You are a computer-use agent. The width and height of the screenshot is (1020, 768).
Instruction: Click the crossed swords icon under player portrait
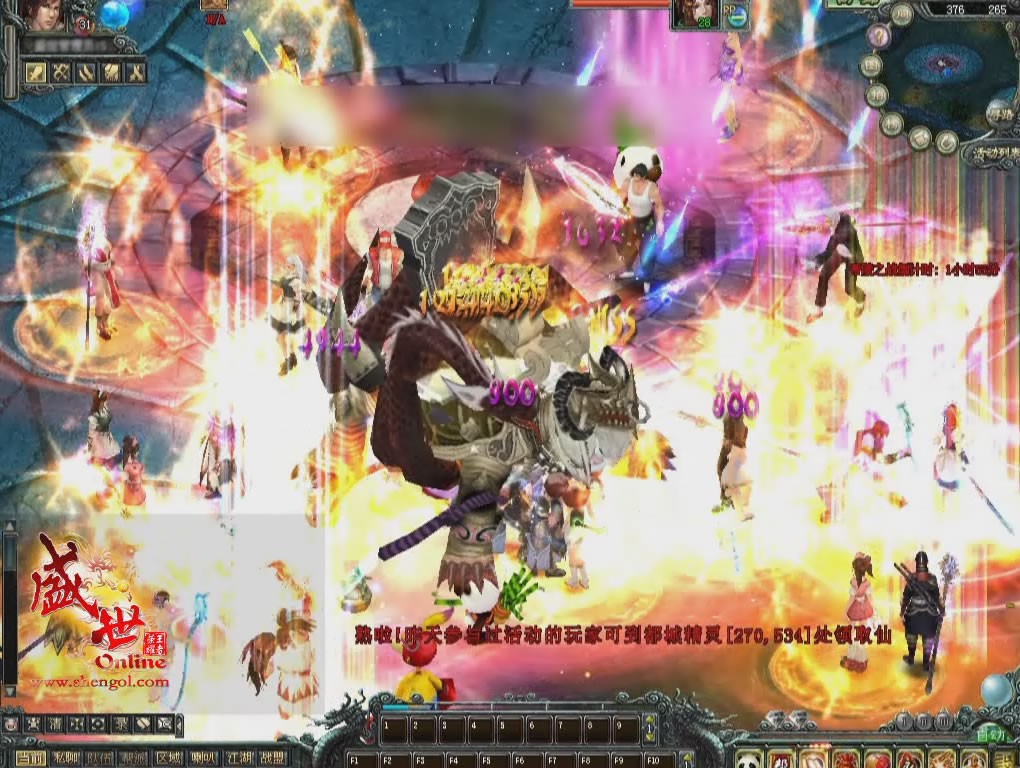point(59,72)
